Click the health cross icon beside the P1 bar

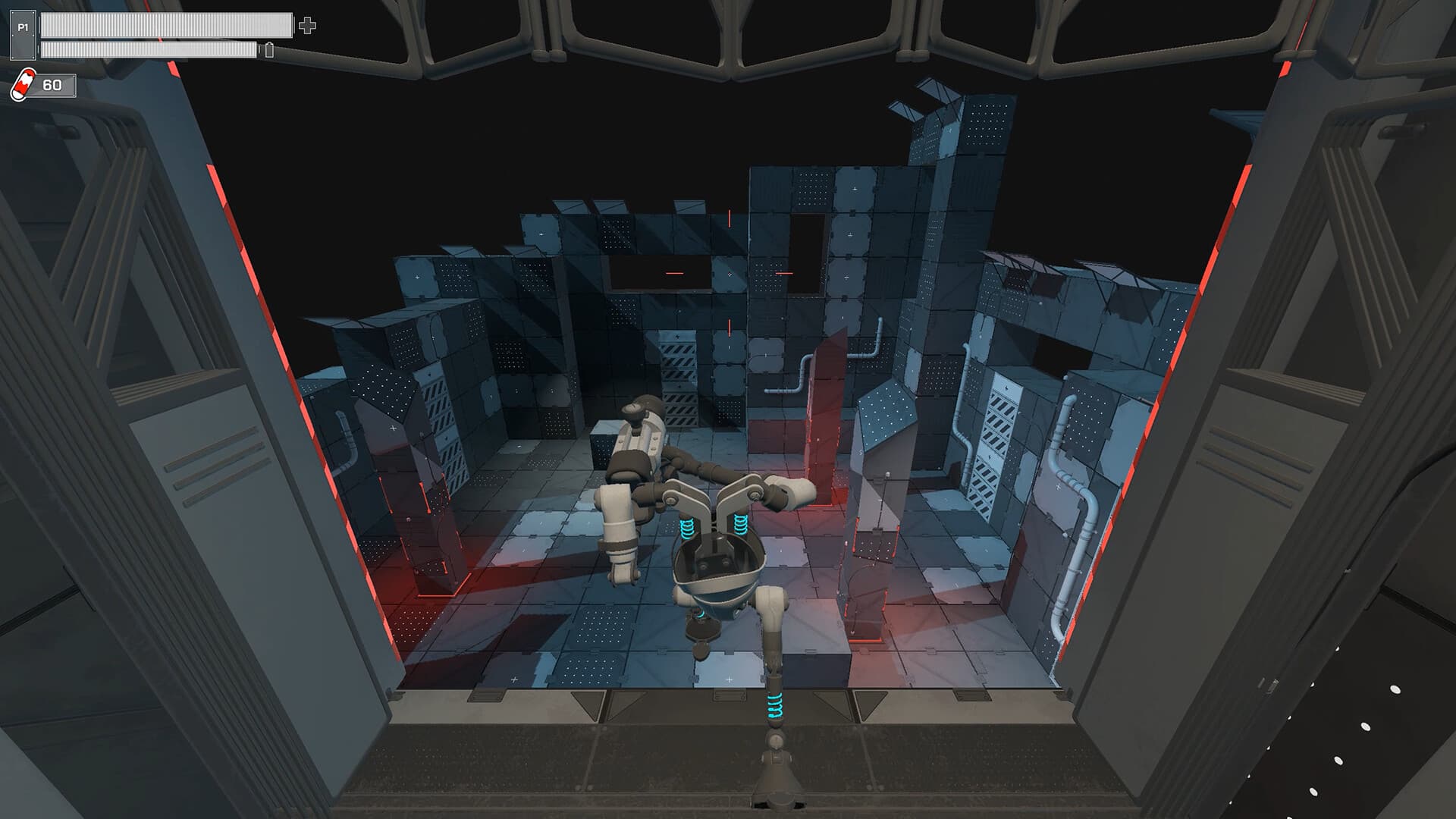tap(307, 25)
